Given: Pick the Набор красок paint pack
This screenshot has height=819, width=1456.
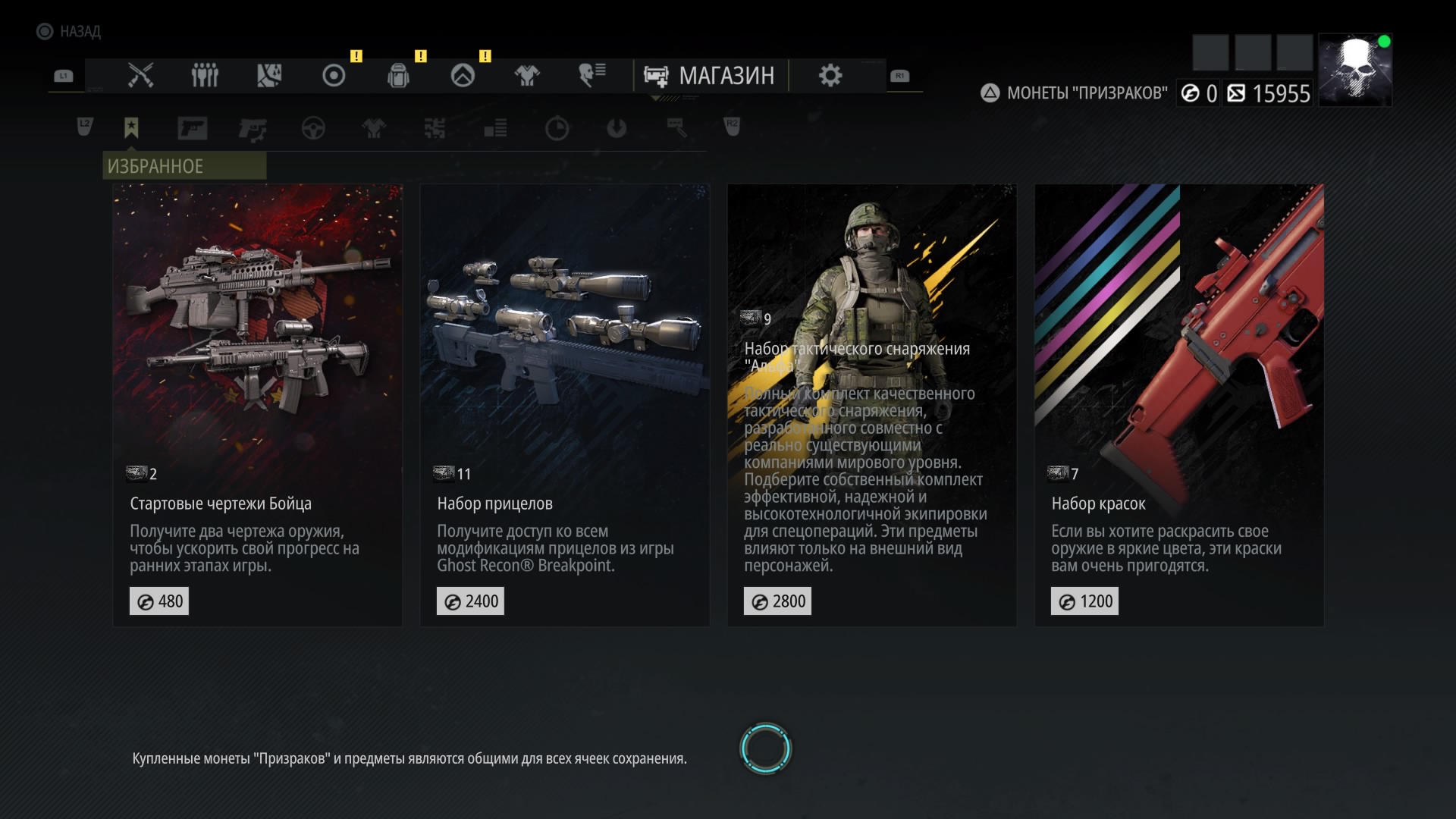Looking at the screenshot, I should 1178,405.
